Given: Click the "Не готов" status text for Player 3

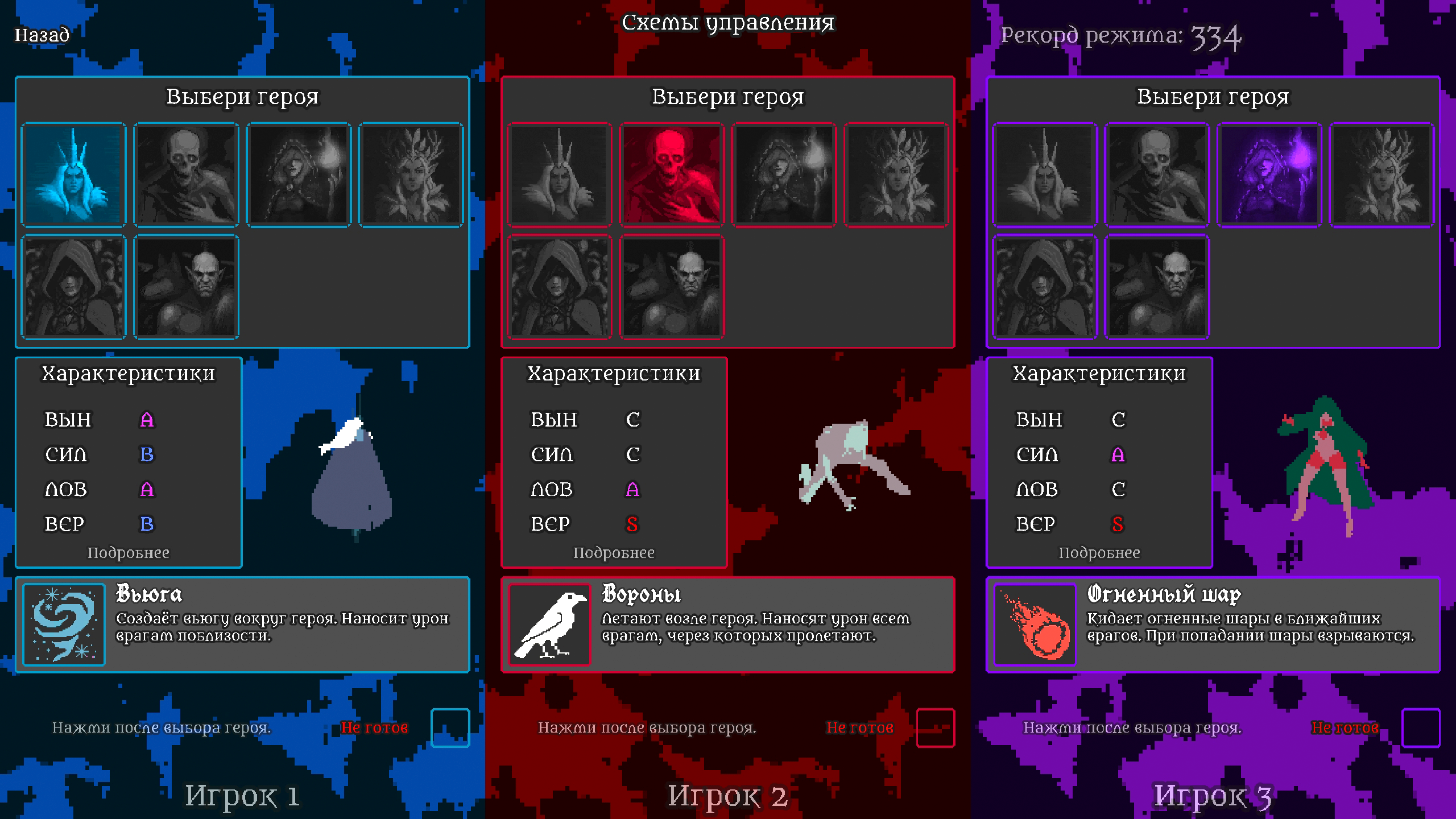Looking at the screenshot, I should tap(1345, 726).
